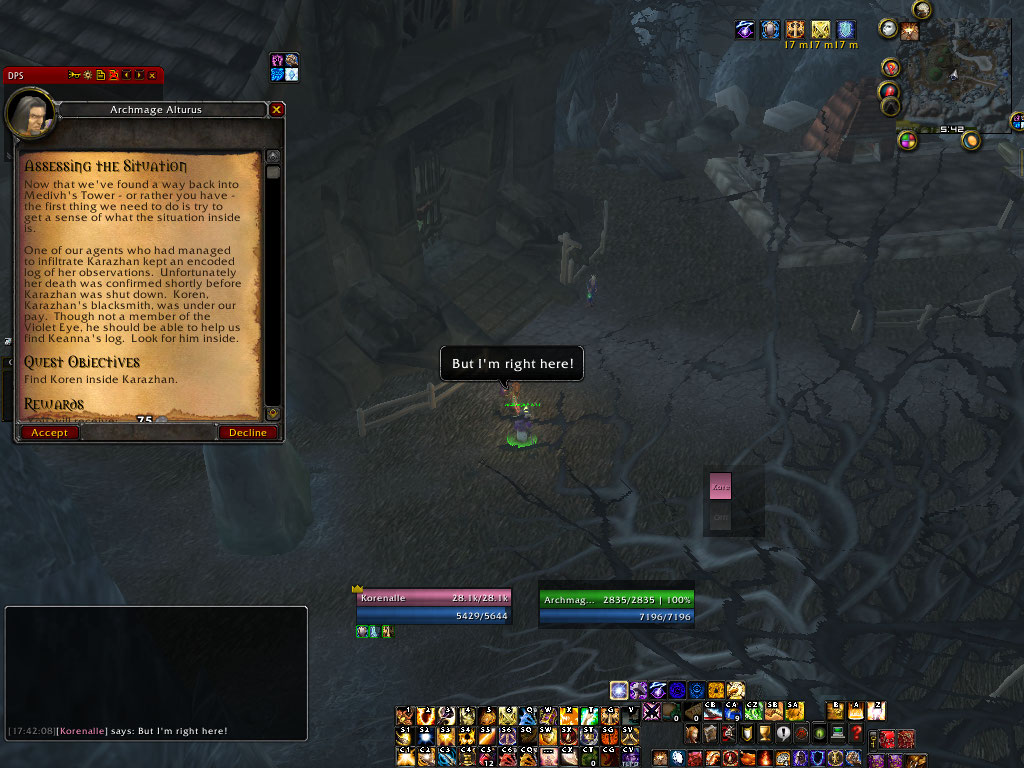This screenshot has width=1024, height=768.
Task: Open the four-color orb minimap button
Action: point(908,140)
